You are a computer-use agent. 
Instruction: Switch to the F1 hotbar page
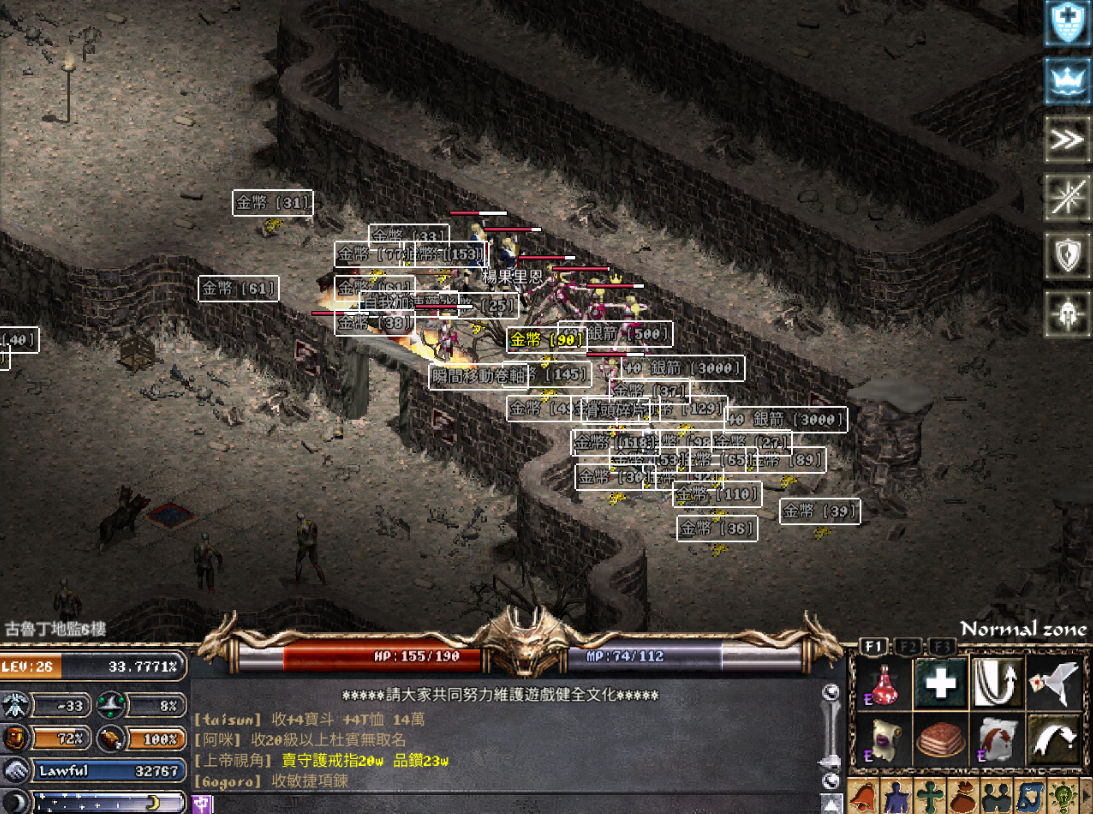click(873, 646)
